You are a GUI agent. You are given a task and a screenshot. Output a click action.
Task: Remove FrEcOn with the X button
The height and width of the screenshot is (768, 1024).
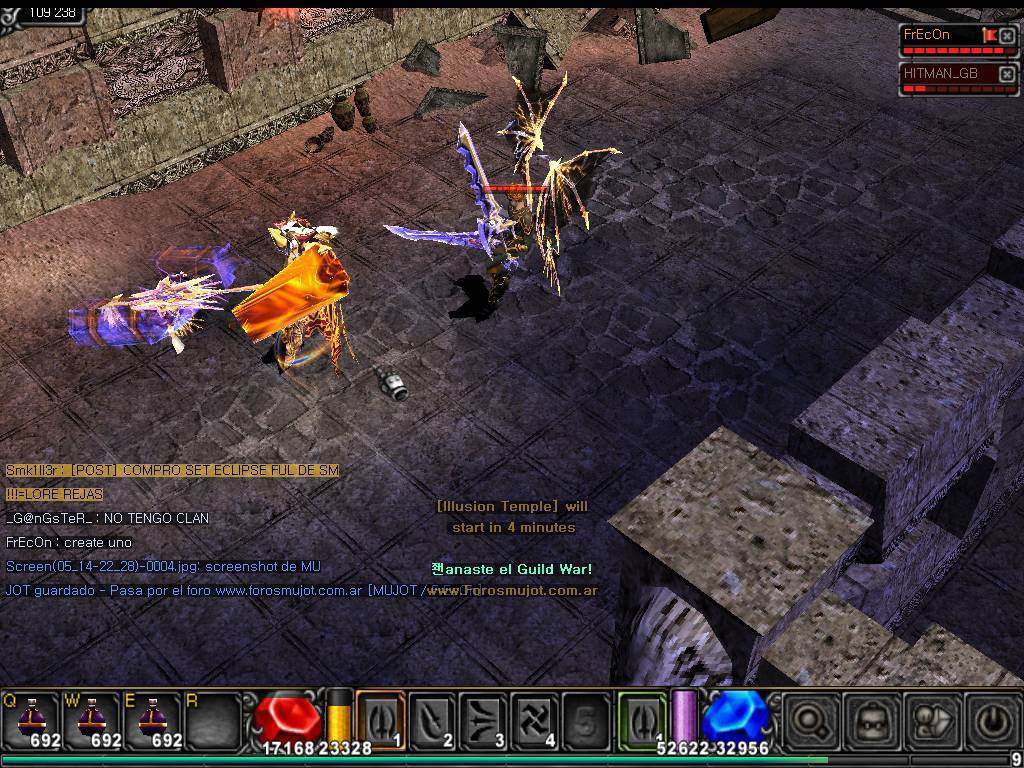1007,36
